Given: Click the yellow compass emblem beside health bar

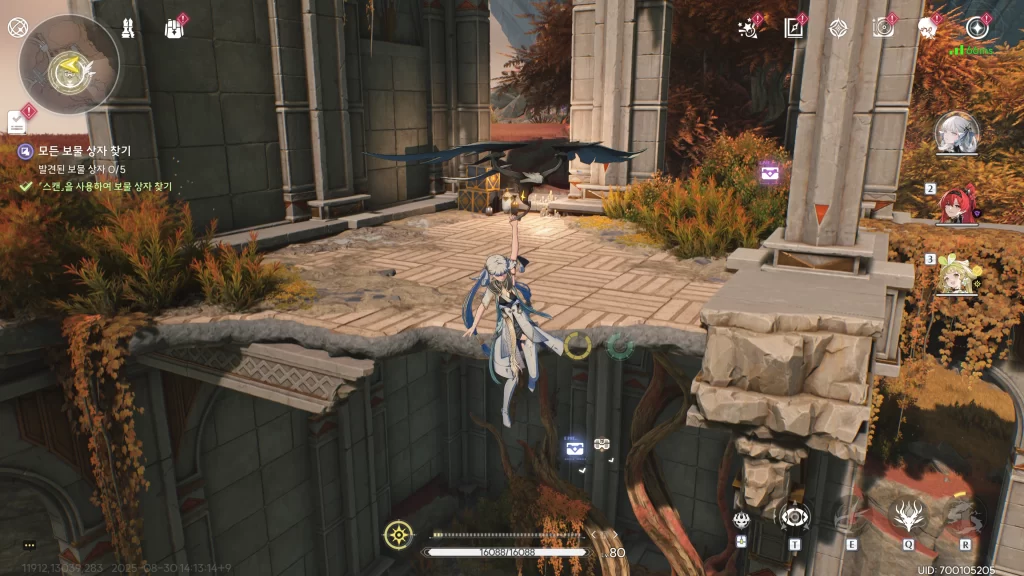Looking at the screenshot, I should click(398, 535).
